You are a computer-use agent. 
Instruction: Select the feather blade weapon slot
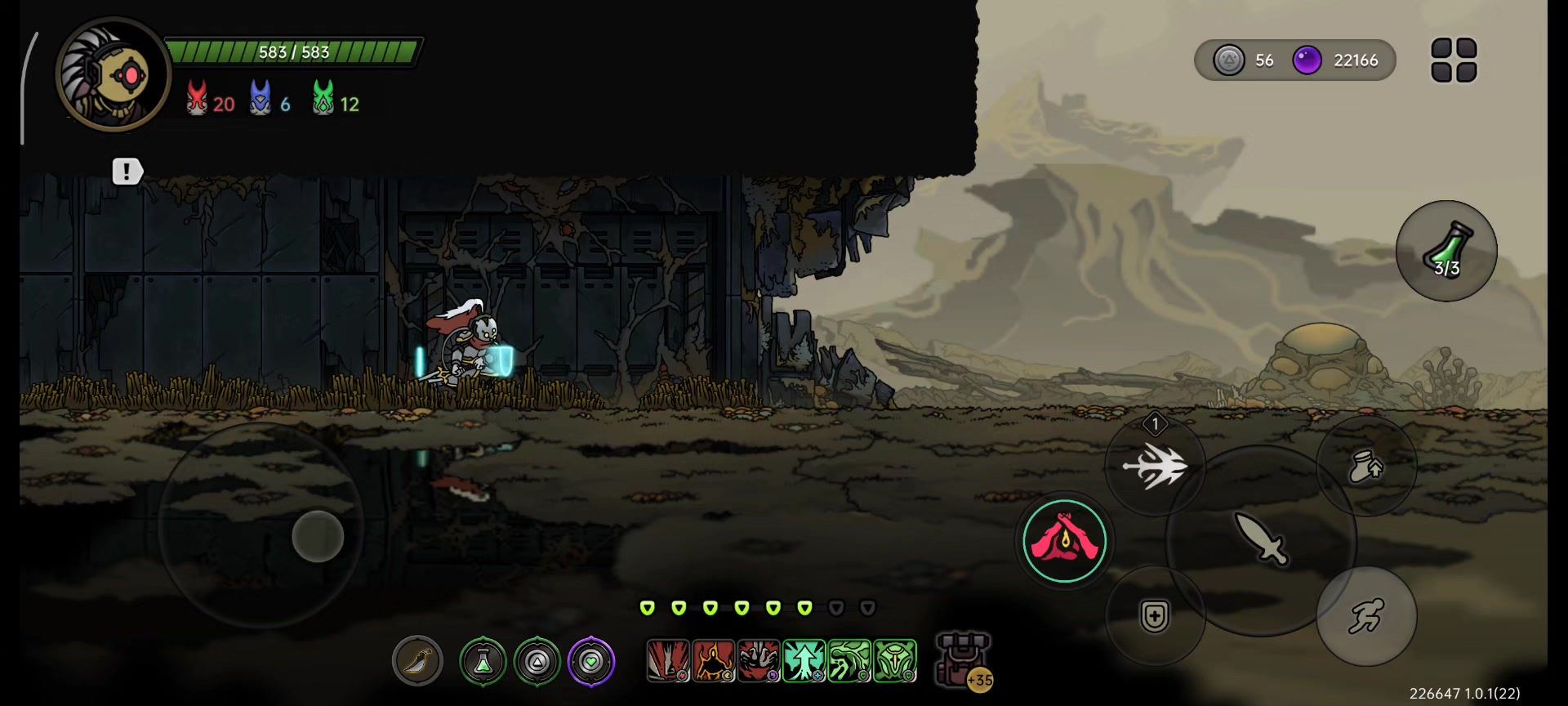(x=417, y=660)
